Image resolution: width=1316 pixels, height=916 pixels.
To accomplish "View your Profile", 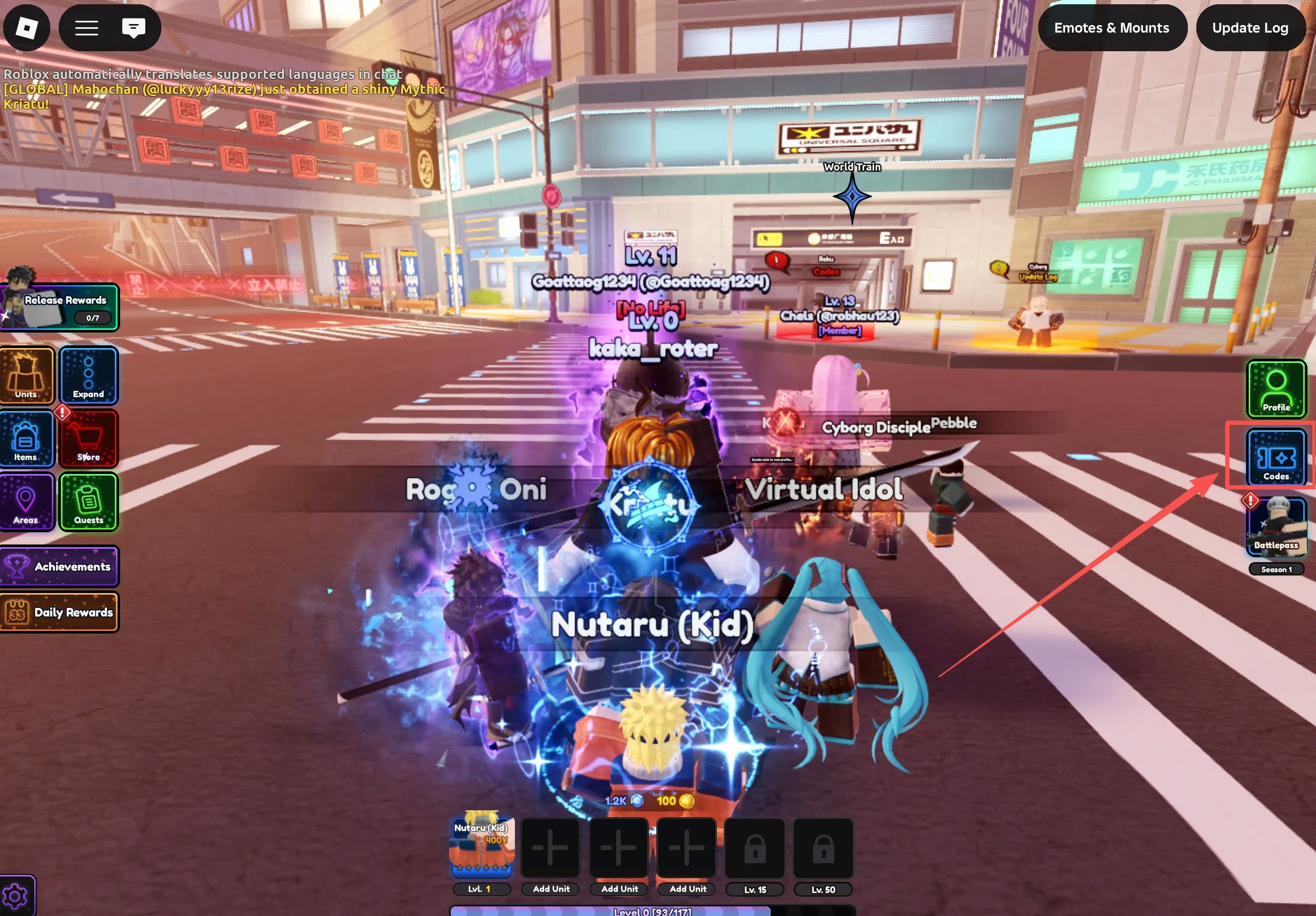I will pyautogui.click(x=1276, y=389).
